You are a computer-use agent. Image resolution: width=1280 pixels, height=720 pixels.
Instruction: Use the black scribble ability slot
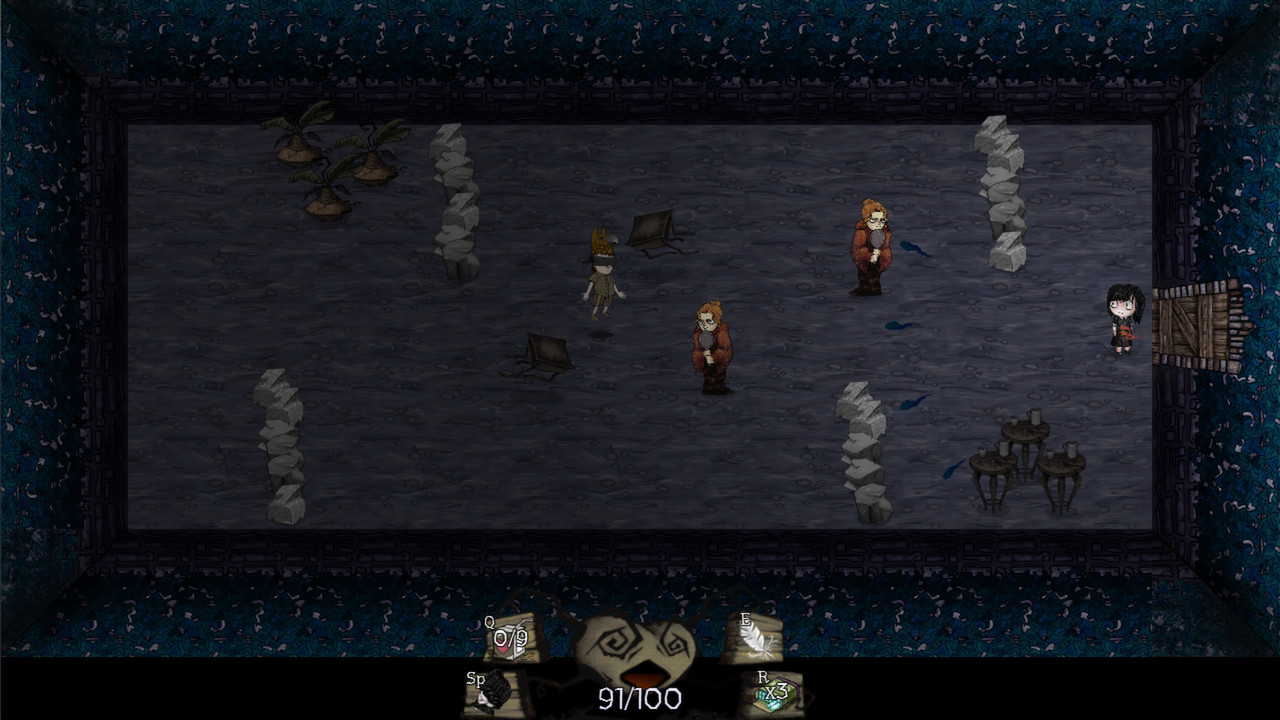click(x=493, y=690)
